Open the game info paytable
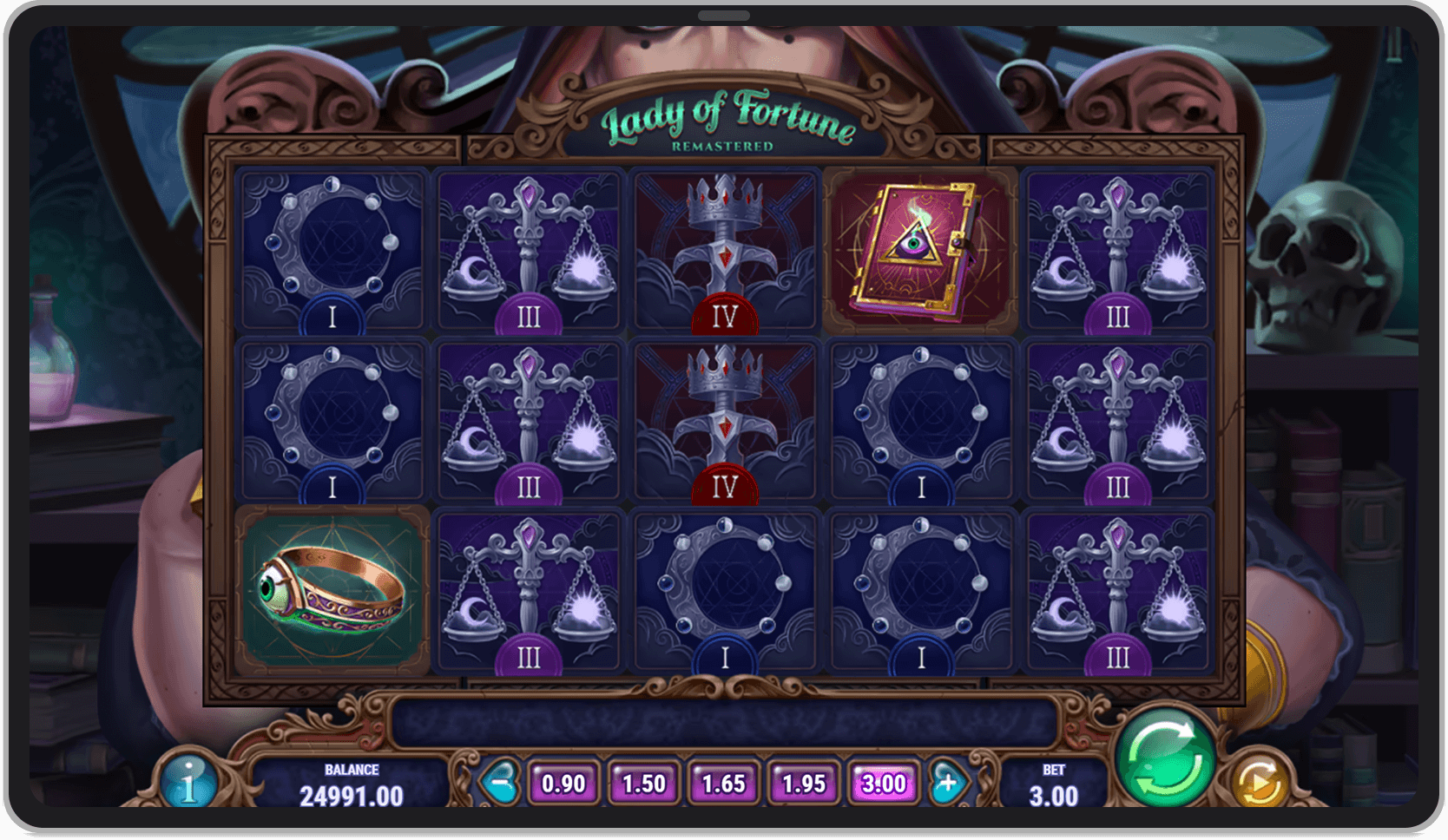Screen dimensions: 1448x840 pyautogui.click(x=188, y=782)
